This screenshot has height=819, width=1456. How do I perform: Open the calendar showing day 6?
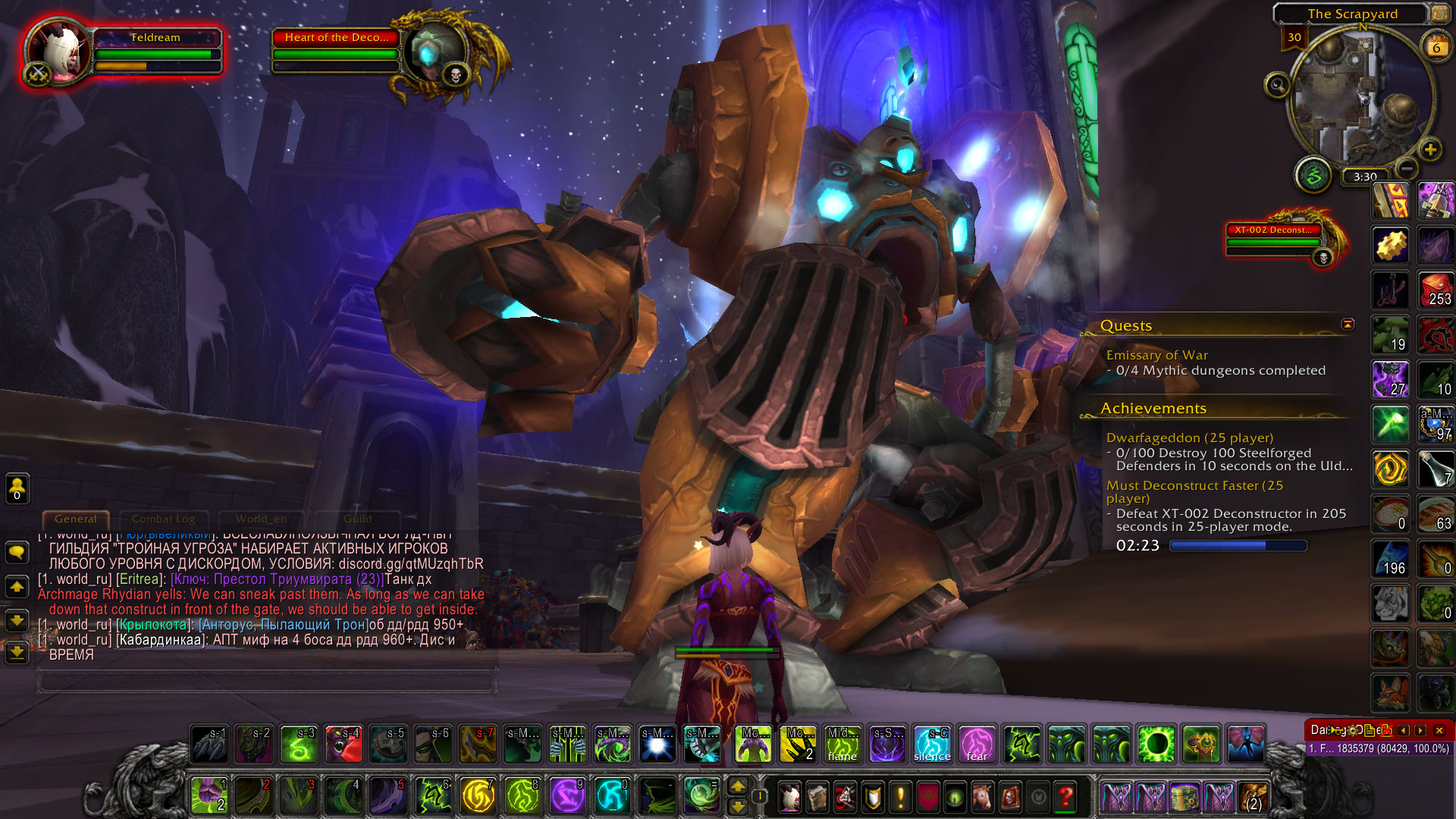(x=1436, y=47)
